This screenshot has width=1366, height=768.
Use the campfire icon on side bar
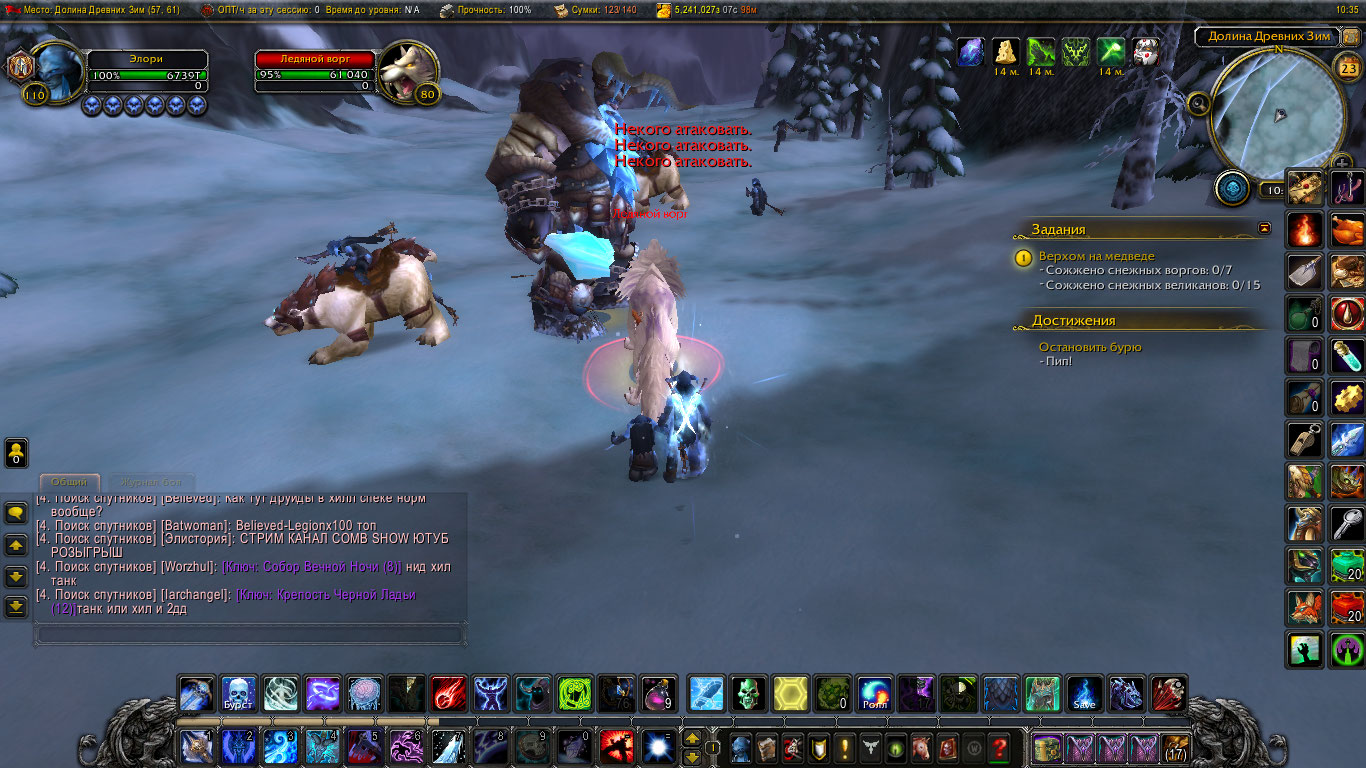tap(1304, 229)
